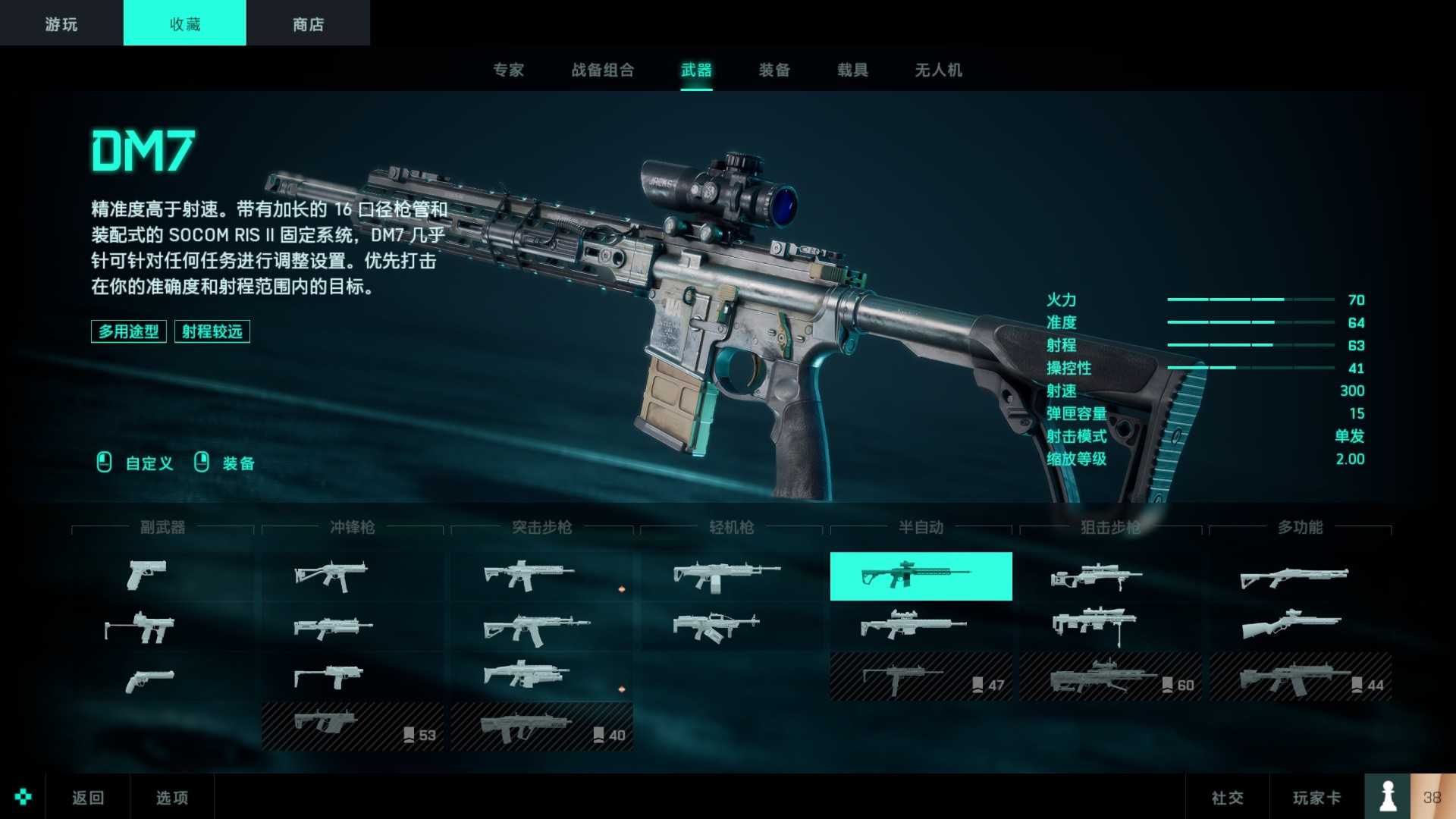Switch to the 载具 section
The image size is (1456, 819).
click(x=853, y=71)
